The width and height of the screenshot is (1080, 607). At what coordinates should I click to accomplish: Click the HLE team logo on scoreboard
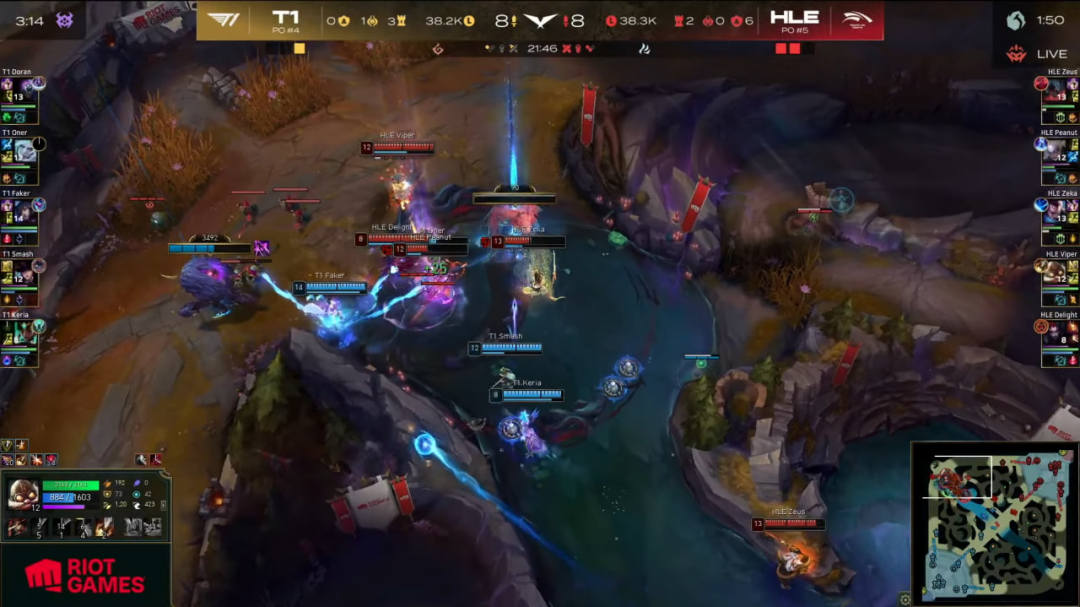click(x=856, y=19)
